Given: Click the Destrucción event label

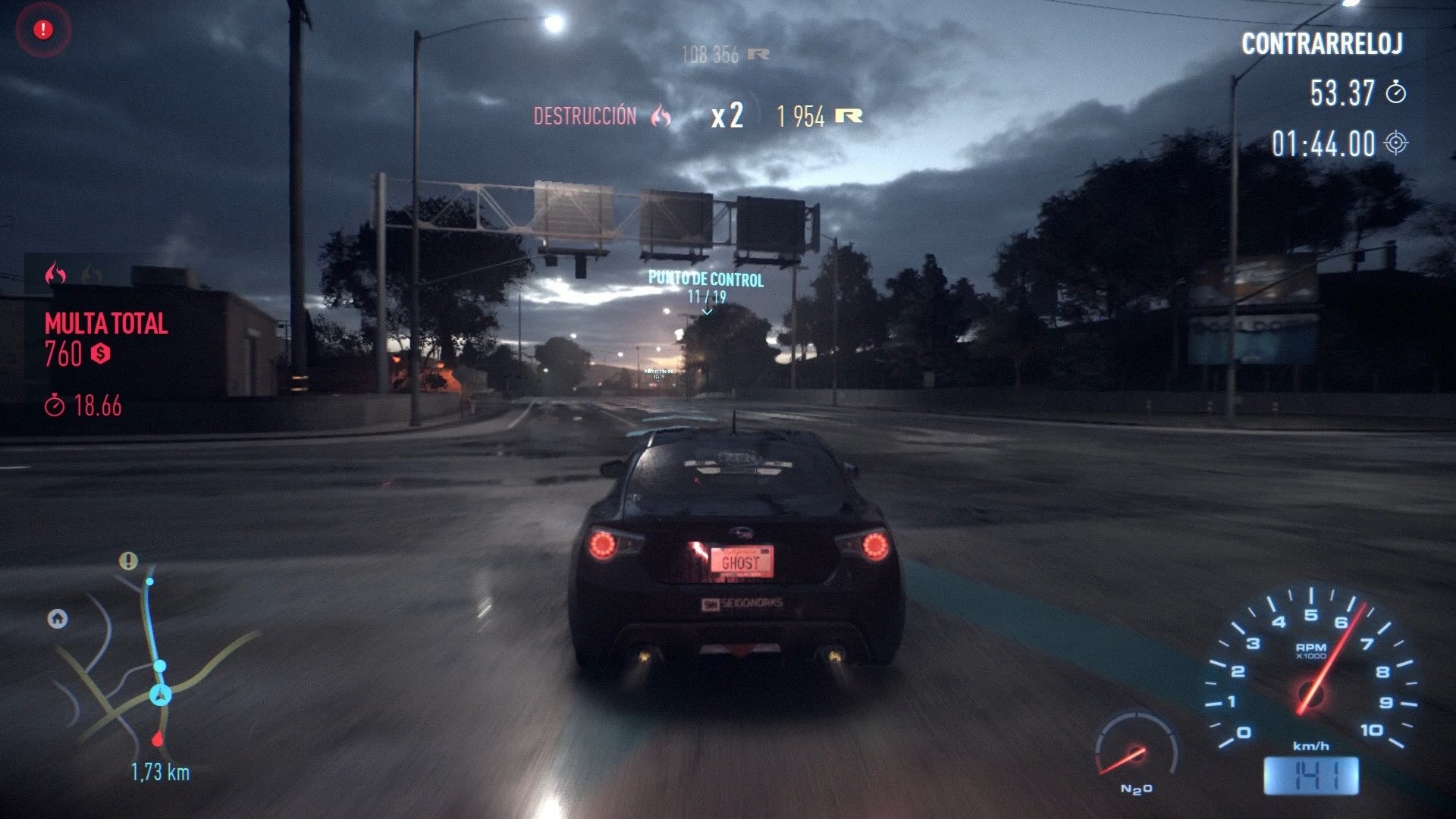Looking at the screenshot, I should pyautogui.click(x=585, y=117).
